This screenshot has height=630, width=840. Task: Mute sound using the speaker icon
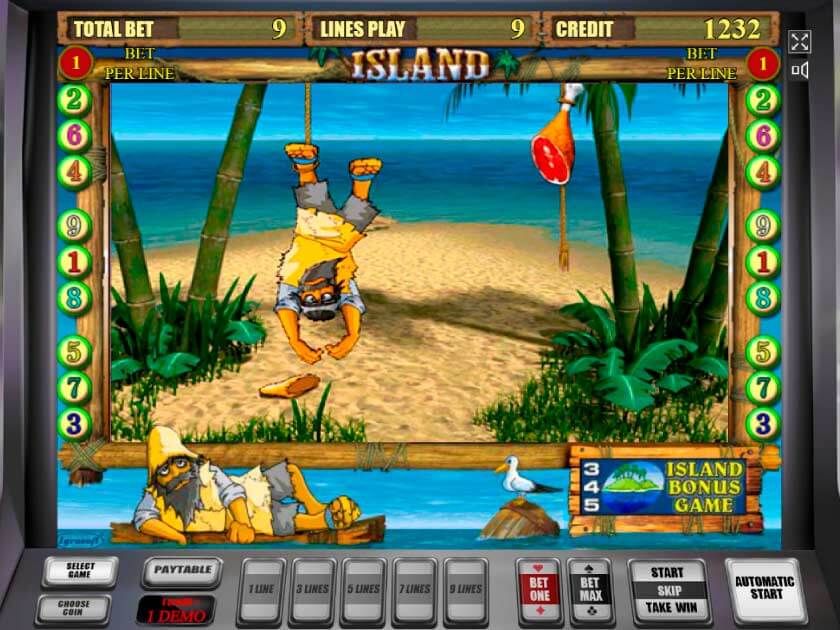point(799,70)
